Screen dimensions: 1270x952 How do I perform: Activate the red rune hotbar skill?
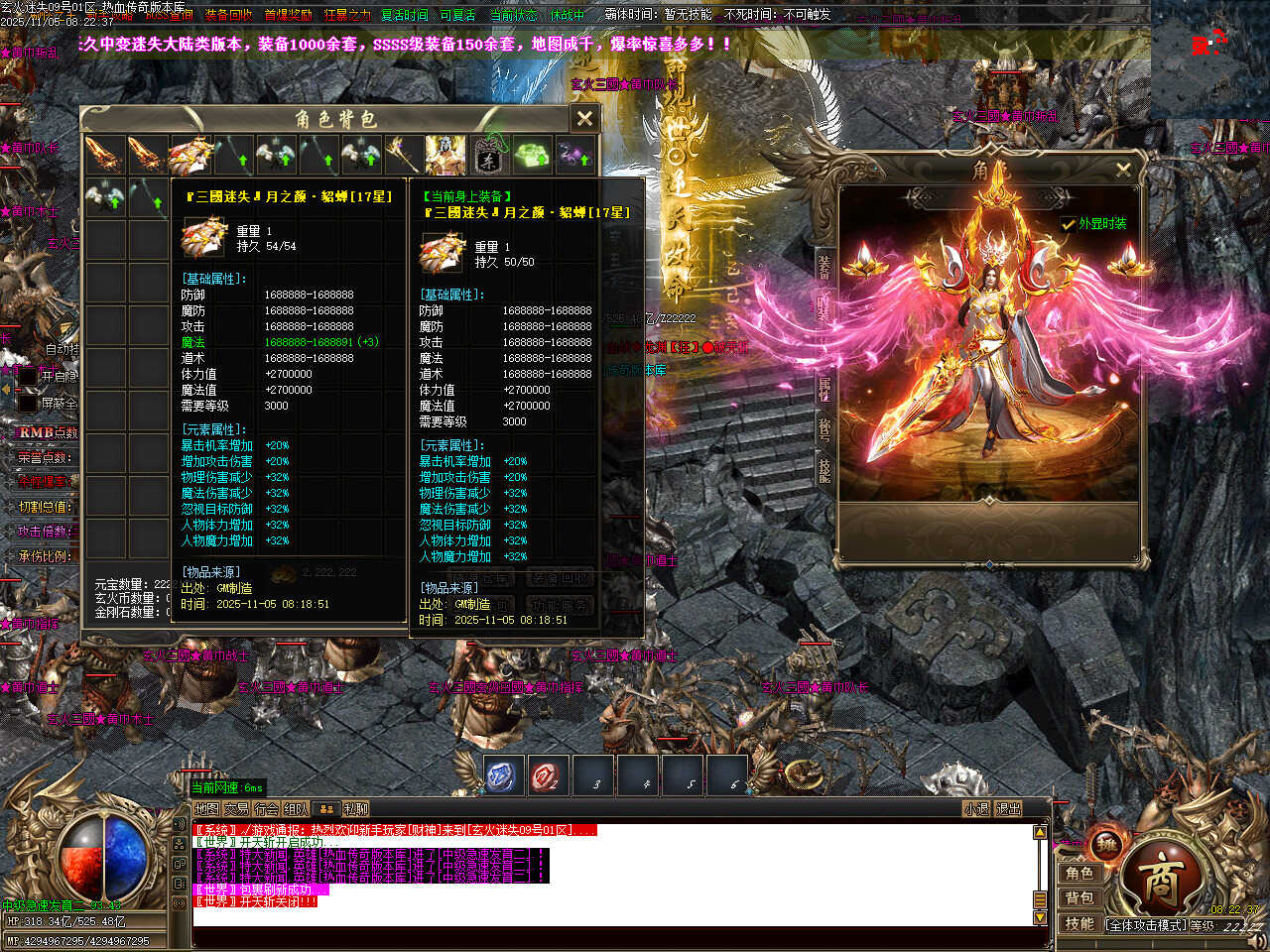(547, 776)
